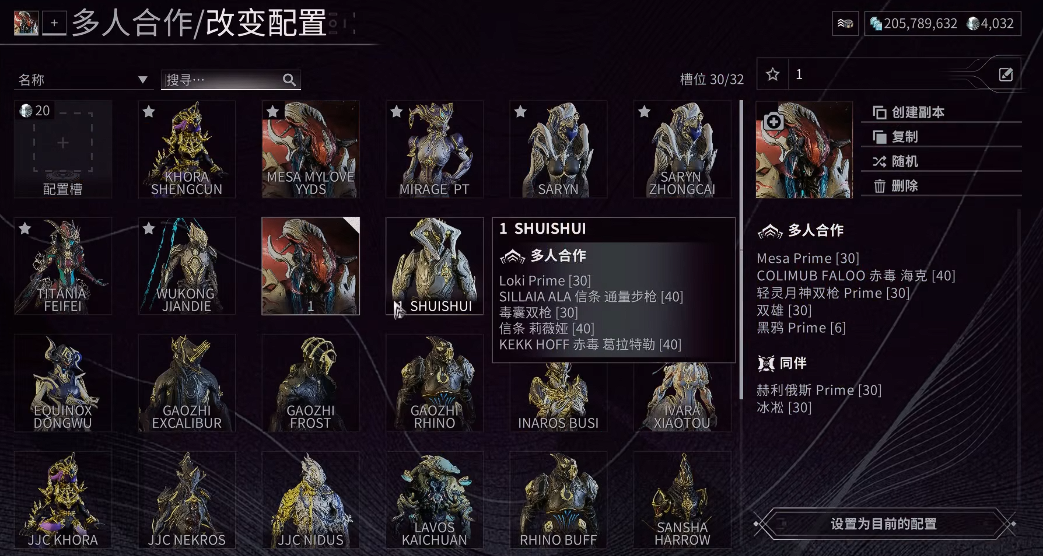Click the 搜寻 search field
This screenshot has width=1043, height=556.
pyautogui.click(x=222, y=80)
